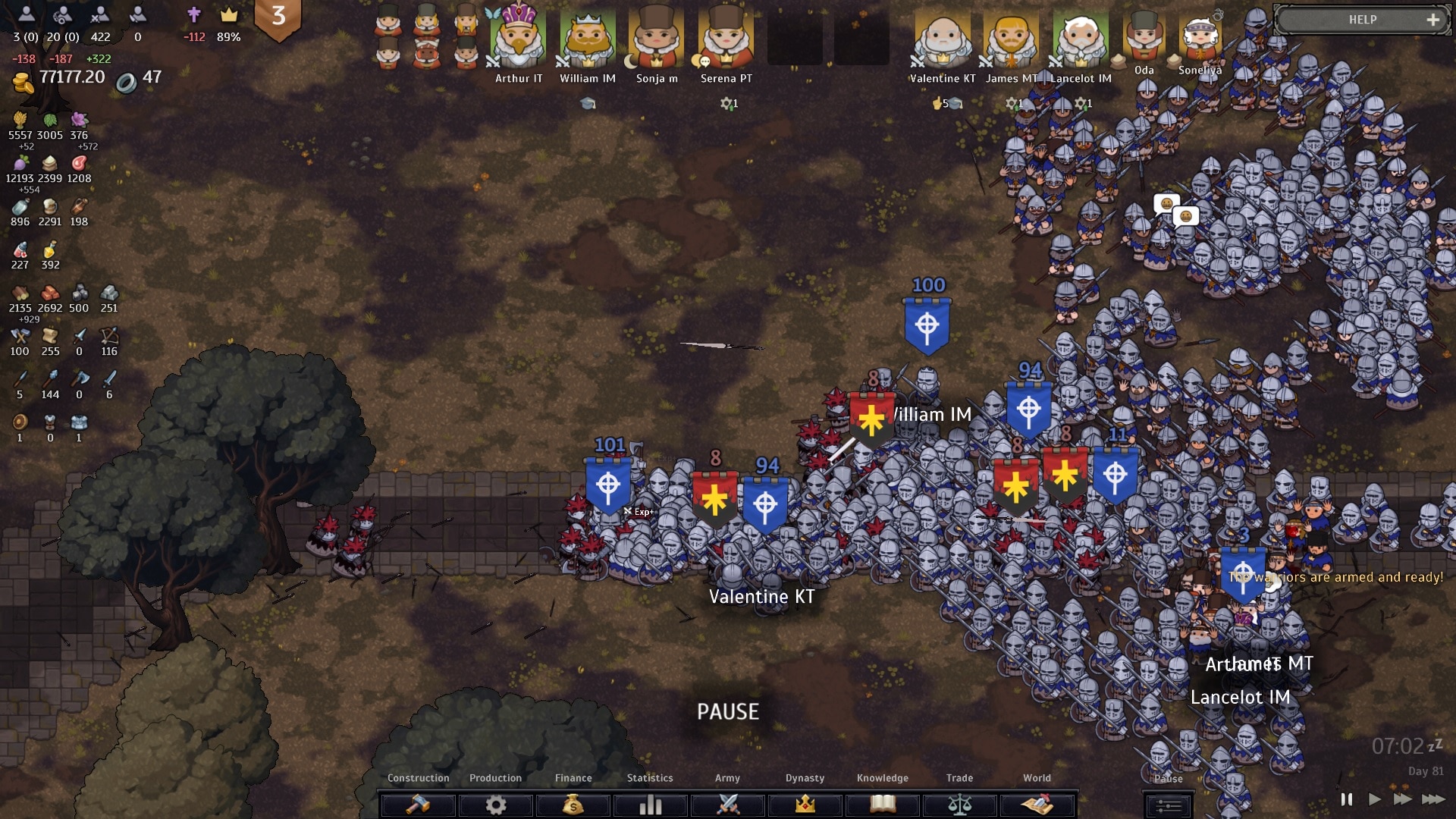This screenshot has width=1456, height=819.
Task: Select Serena PT's portrait
Action: [x=726, y=39]
